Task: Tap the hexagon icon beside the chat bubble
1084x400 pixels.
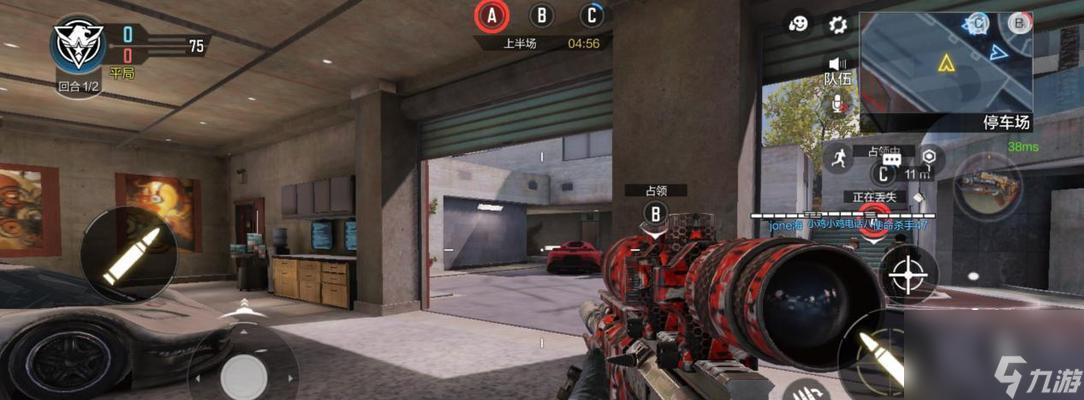Action: [930, 158]
